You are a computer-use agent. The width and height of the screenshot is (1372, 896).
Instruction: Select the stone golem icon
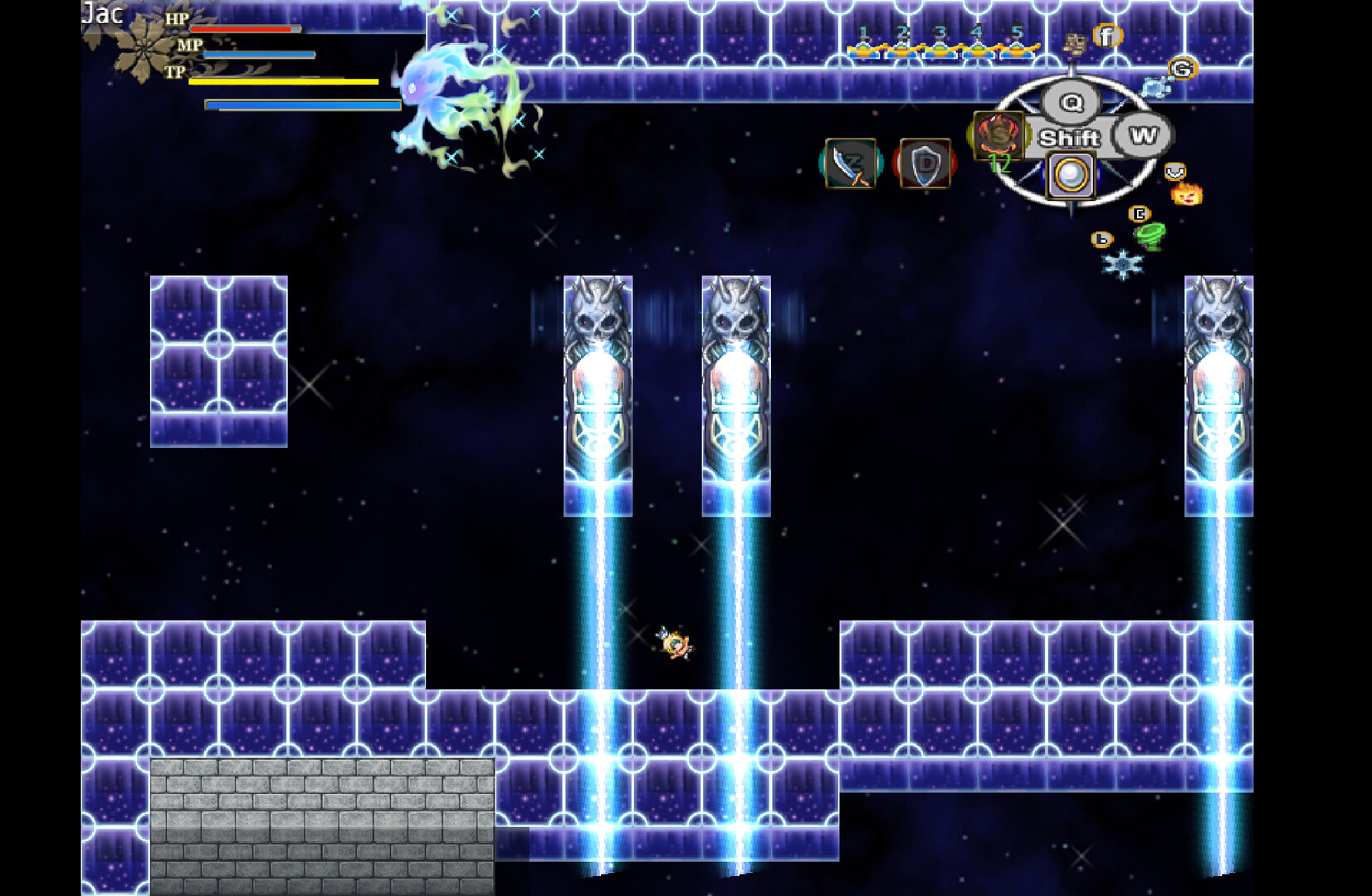click(x=1075, y=43)
